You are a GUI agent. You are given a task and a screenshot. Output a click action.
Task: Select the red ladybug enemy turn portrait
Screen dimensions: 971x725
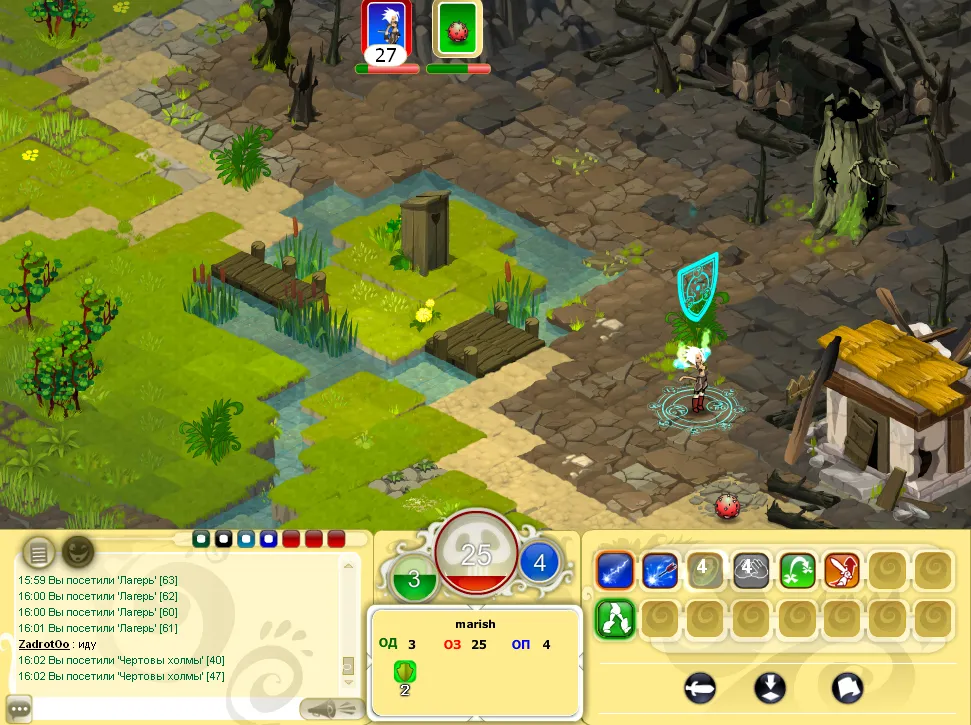point(458,30)
